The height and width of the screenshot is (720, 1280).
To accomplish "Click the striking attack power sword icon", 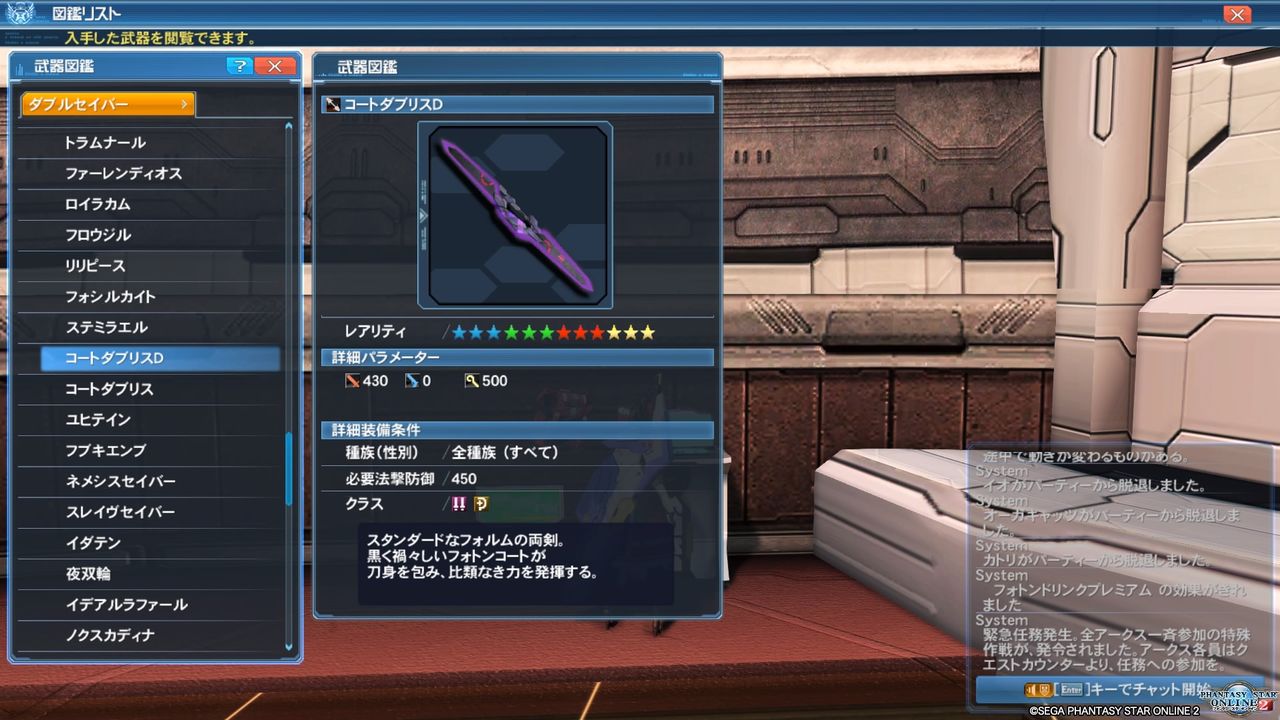I will [x=355, y=381].
